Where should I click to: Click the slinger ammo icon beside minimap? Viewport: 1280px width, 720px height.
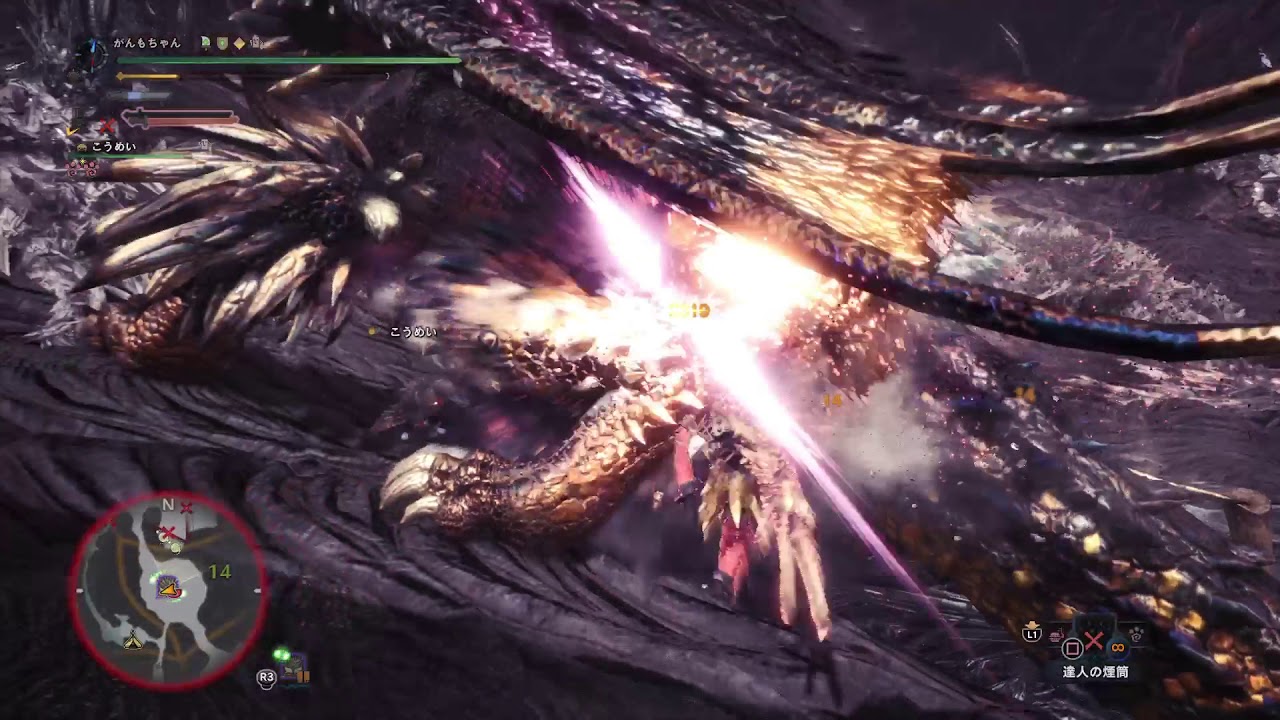(x=294, y=670)
